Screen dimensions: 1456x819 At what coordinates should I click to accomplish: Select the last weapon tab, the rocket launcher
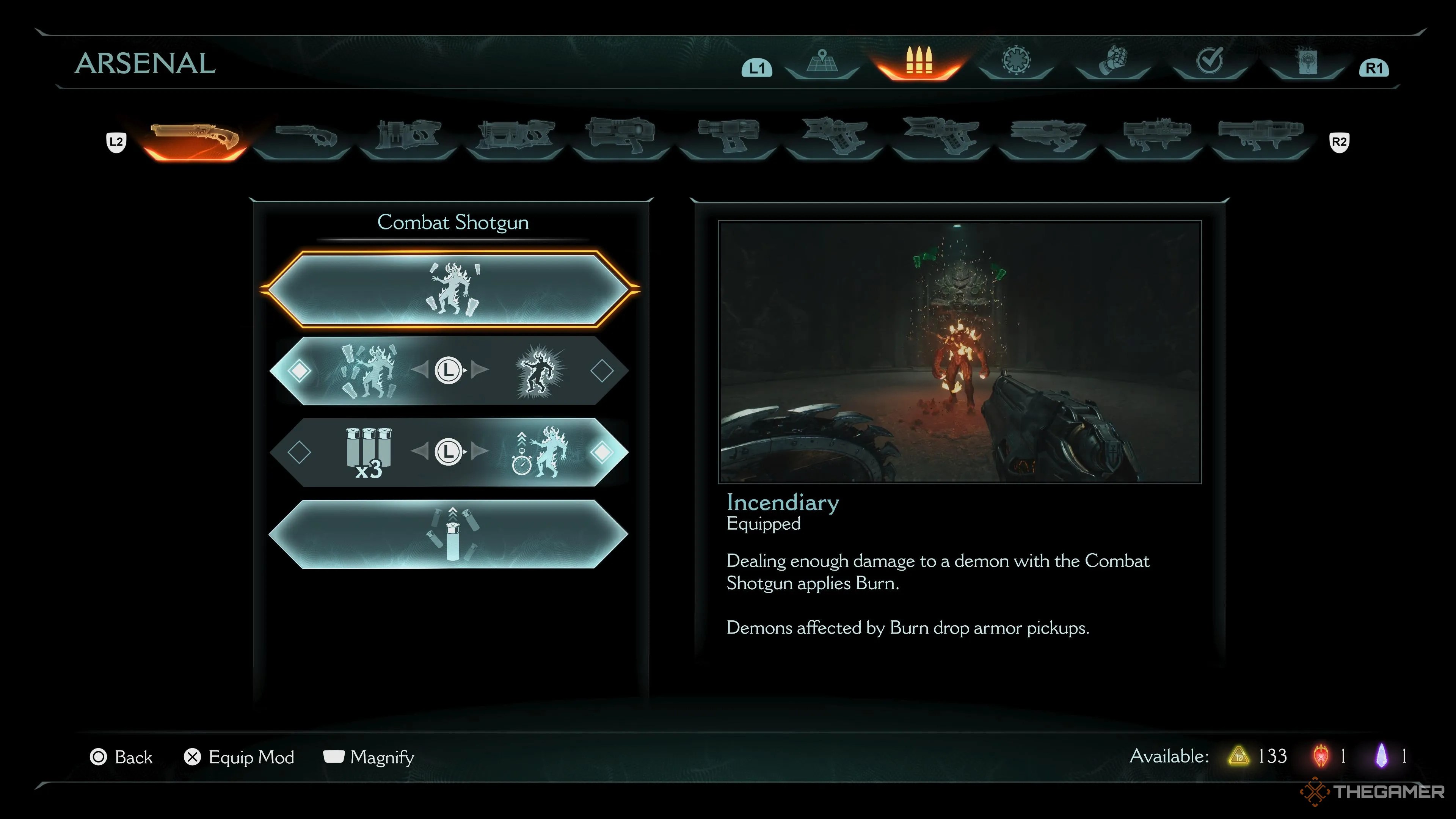(x=1260, y=138)
